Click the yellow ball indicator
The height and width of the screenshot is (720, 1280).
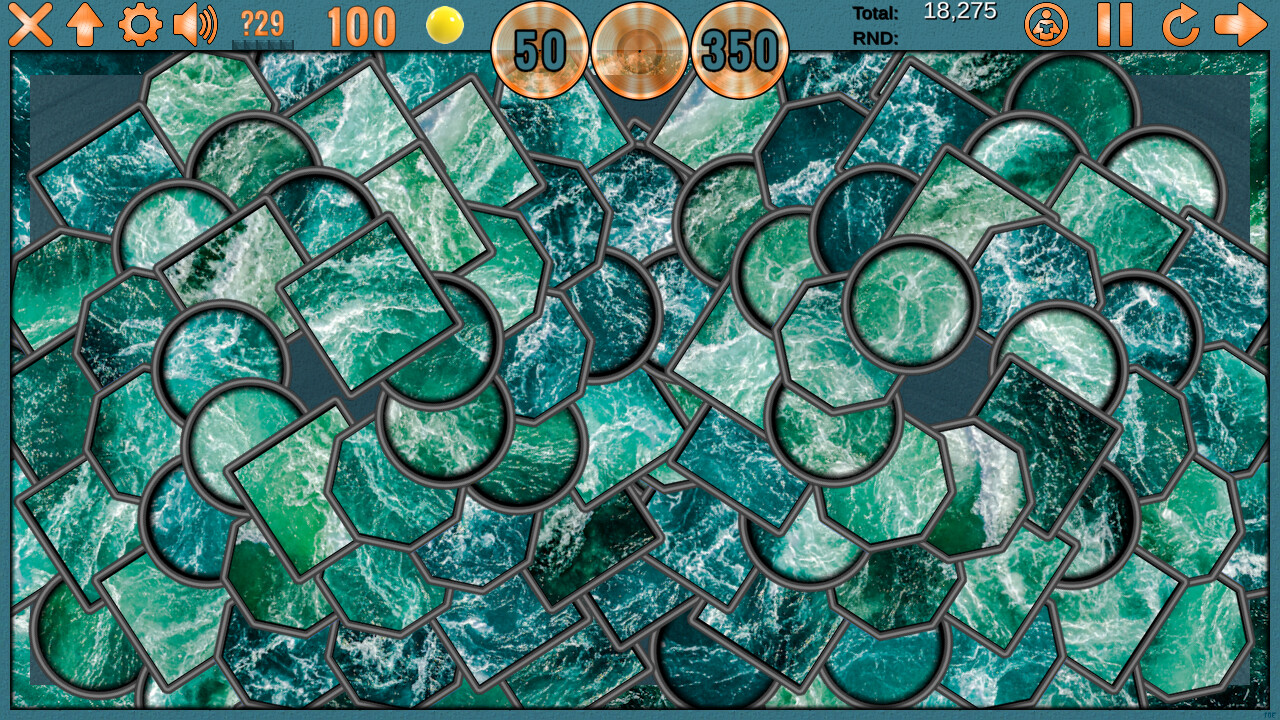pyautogui.click(x=442, y=25)
